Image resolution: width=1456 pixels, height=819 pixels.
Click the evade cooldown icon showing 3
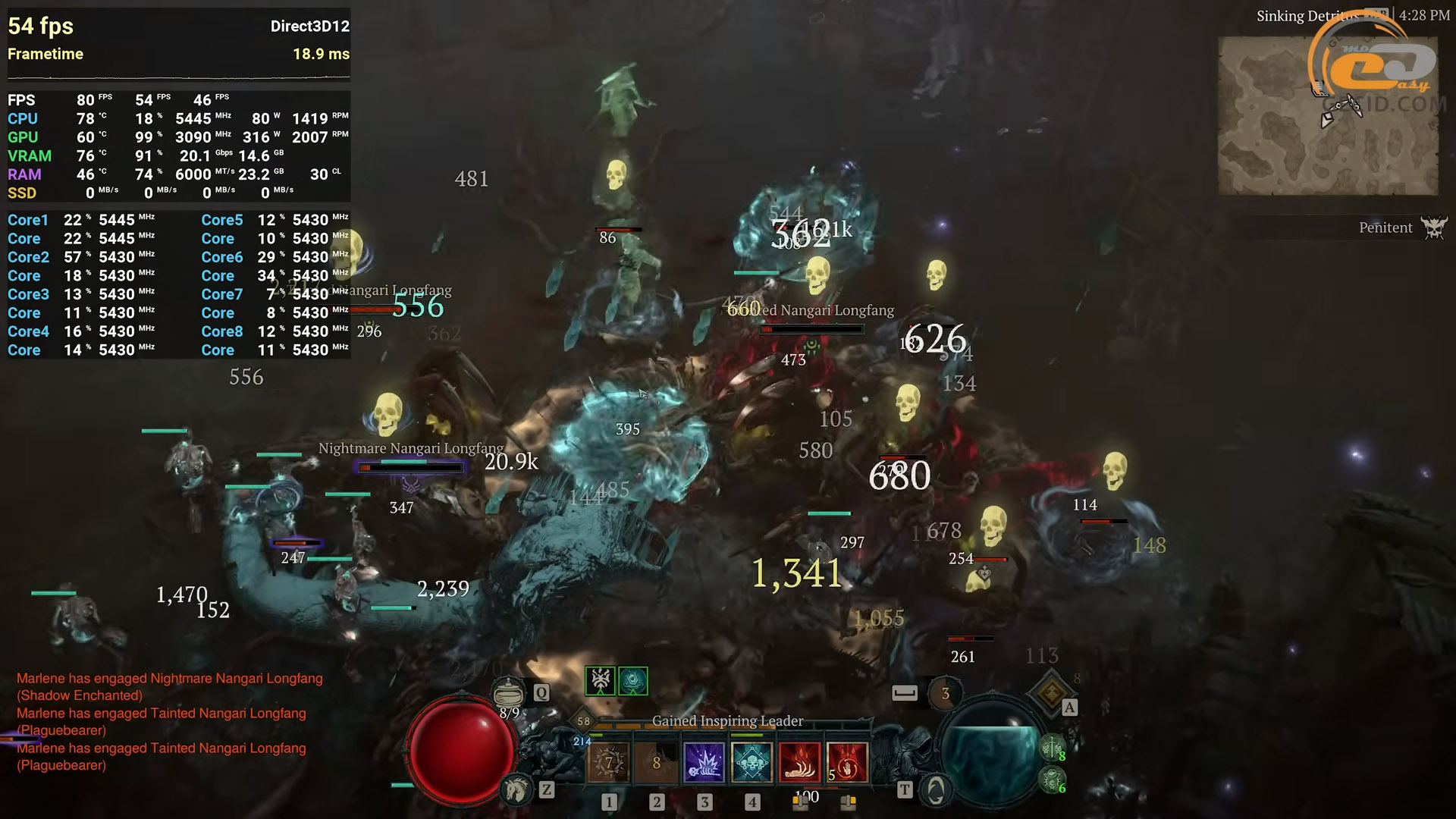click(x=945, y=693)
